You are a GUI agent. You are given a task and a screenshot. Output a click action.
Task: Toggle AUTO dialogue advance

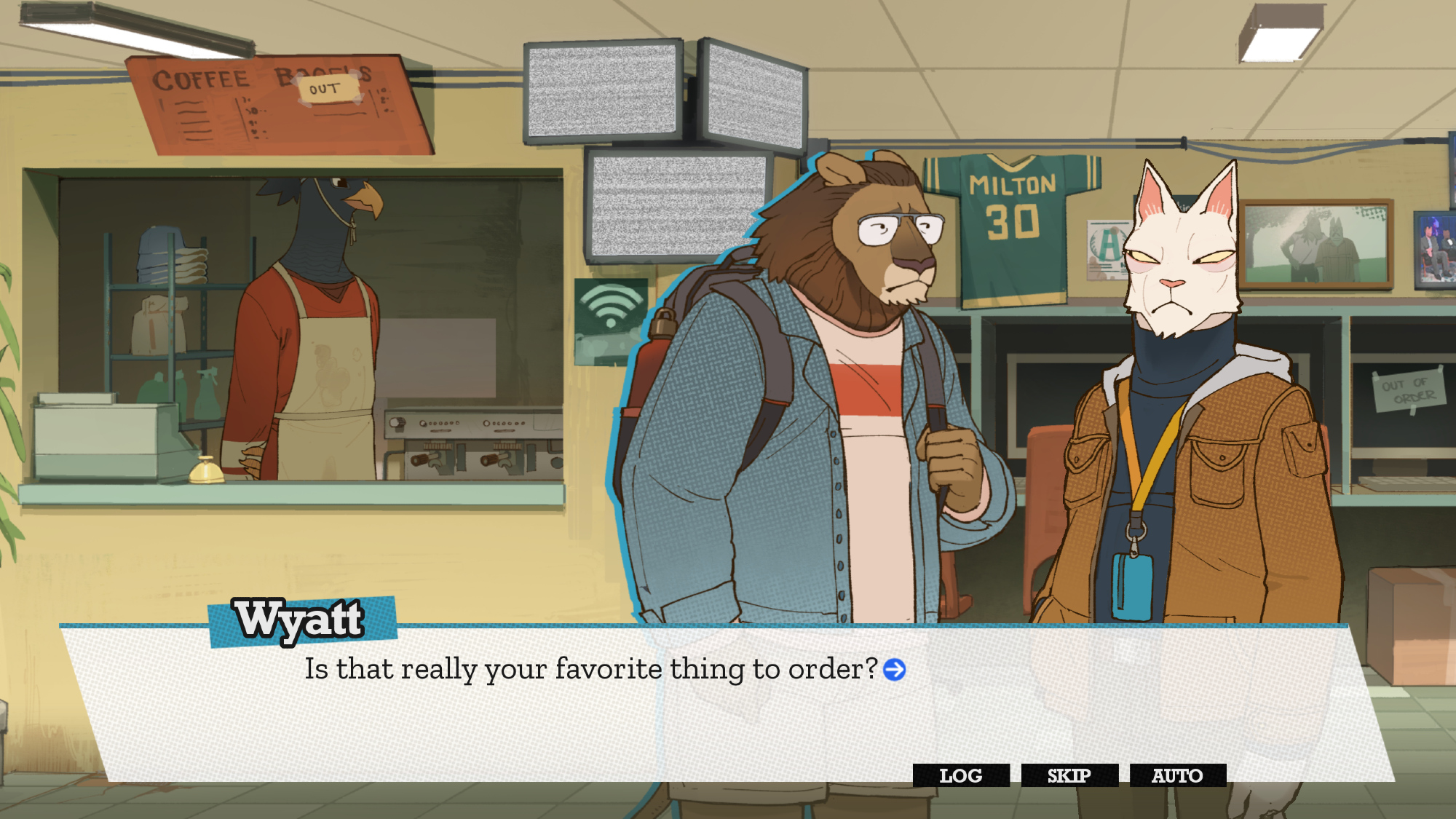point(1177,775)
